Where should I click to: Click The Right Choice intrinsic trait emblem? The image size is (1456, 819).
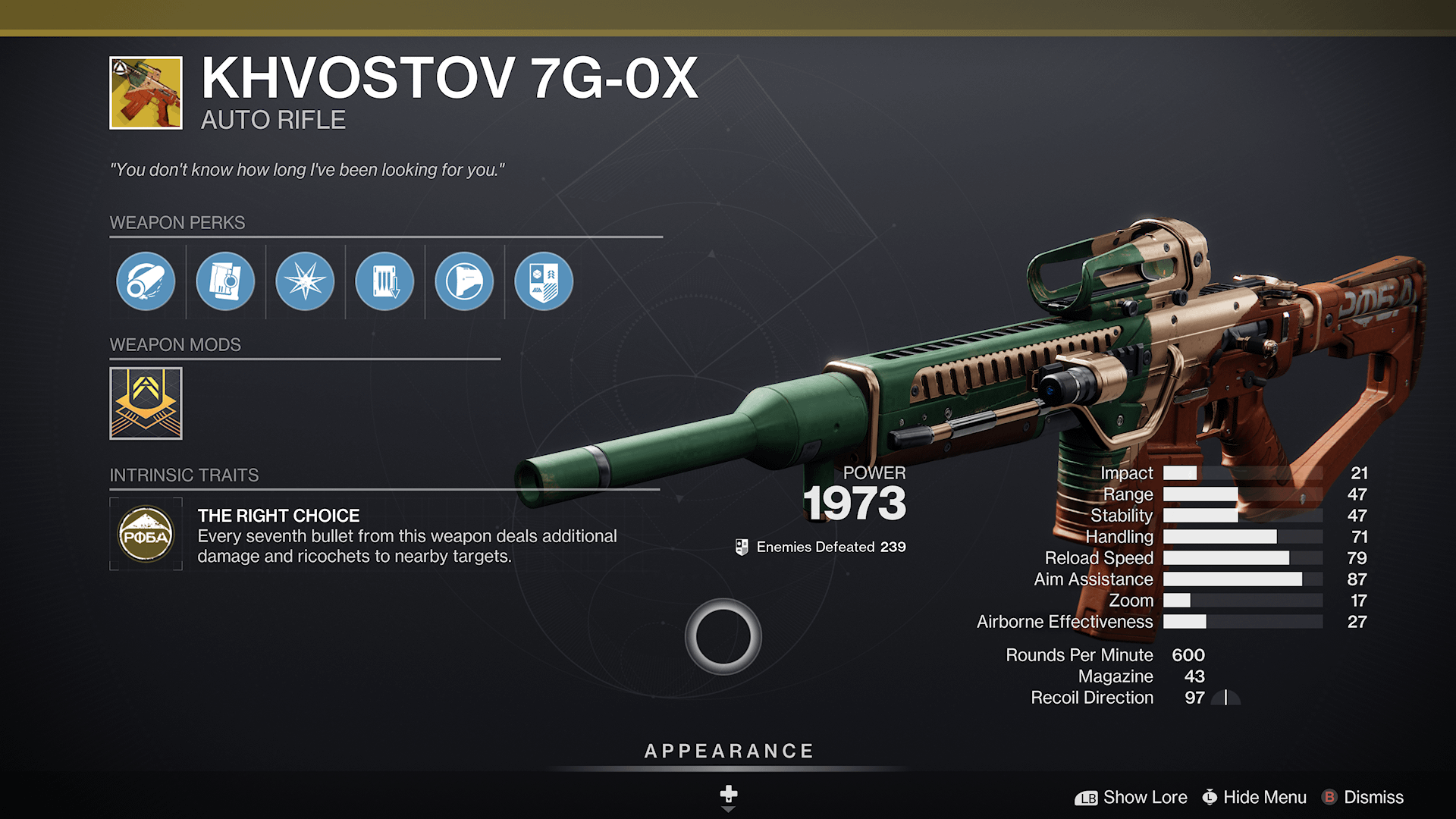coord(146,535)
